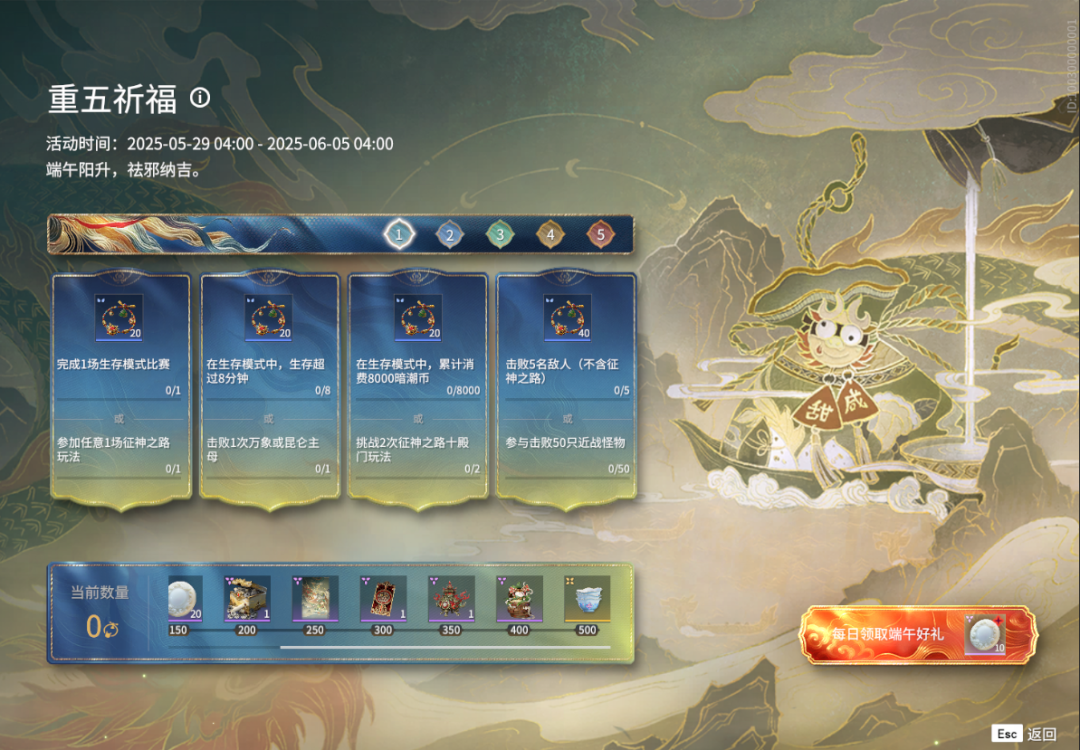Open stage tab number 4
The width and height of the screenshot is (1080, 750).
pyautogui.click(x=549, y=235)
